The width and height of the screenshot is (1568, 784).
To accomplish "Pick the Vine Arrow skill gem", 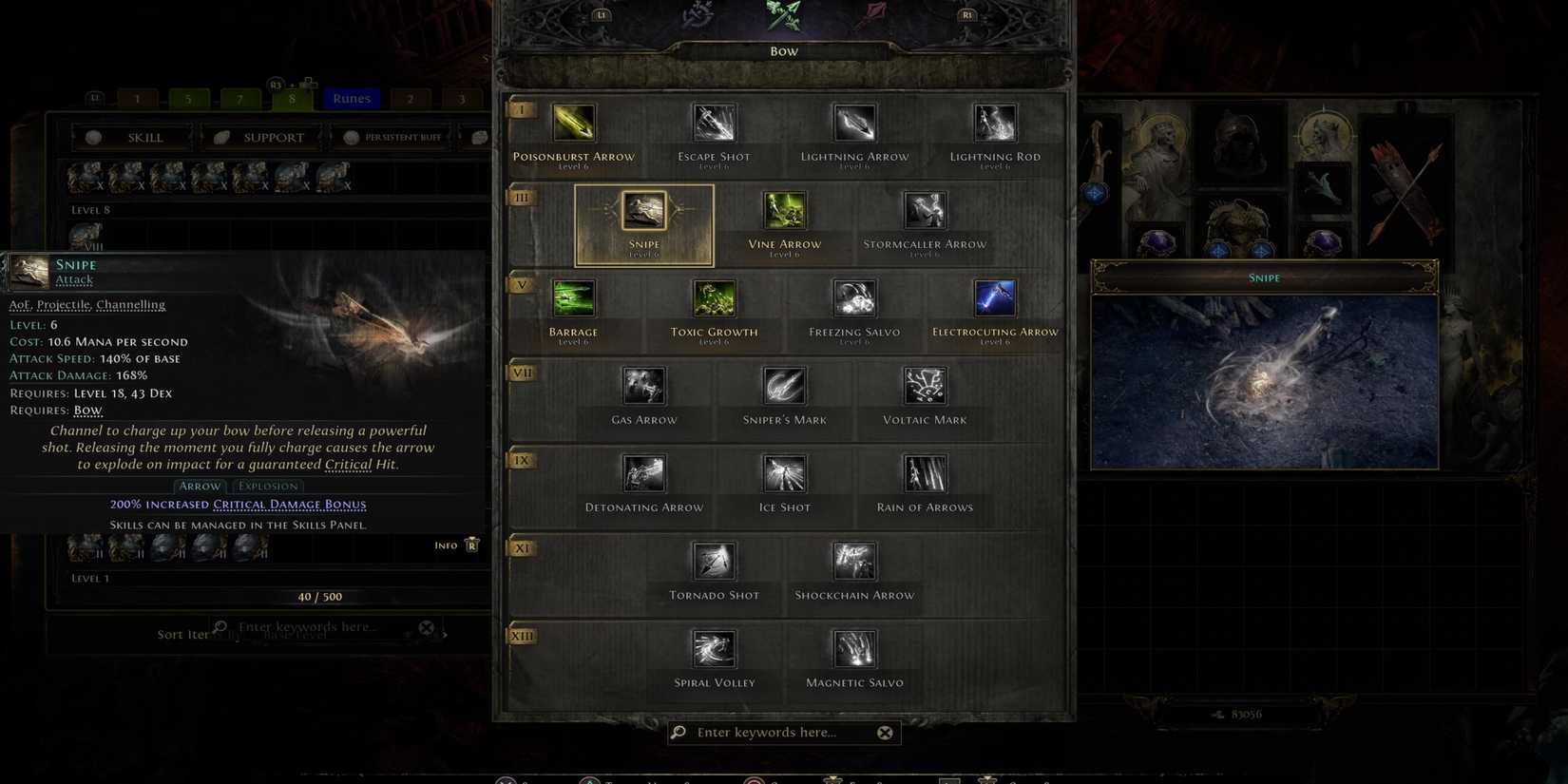I will click(x=783, y=209).
